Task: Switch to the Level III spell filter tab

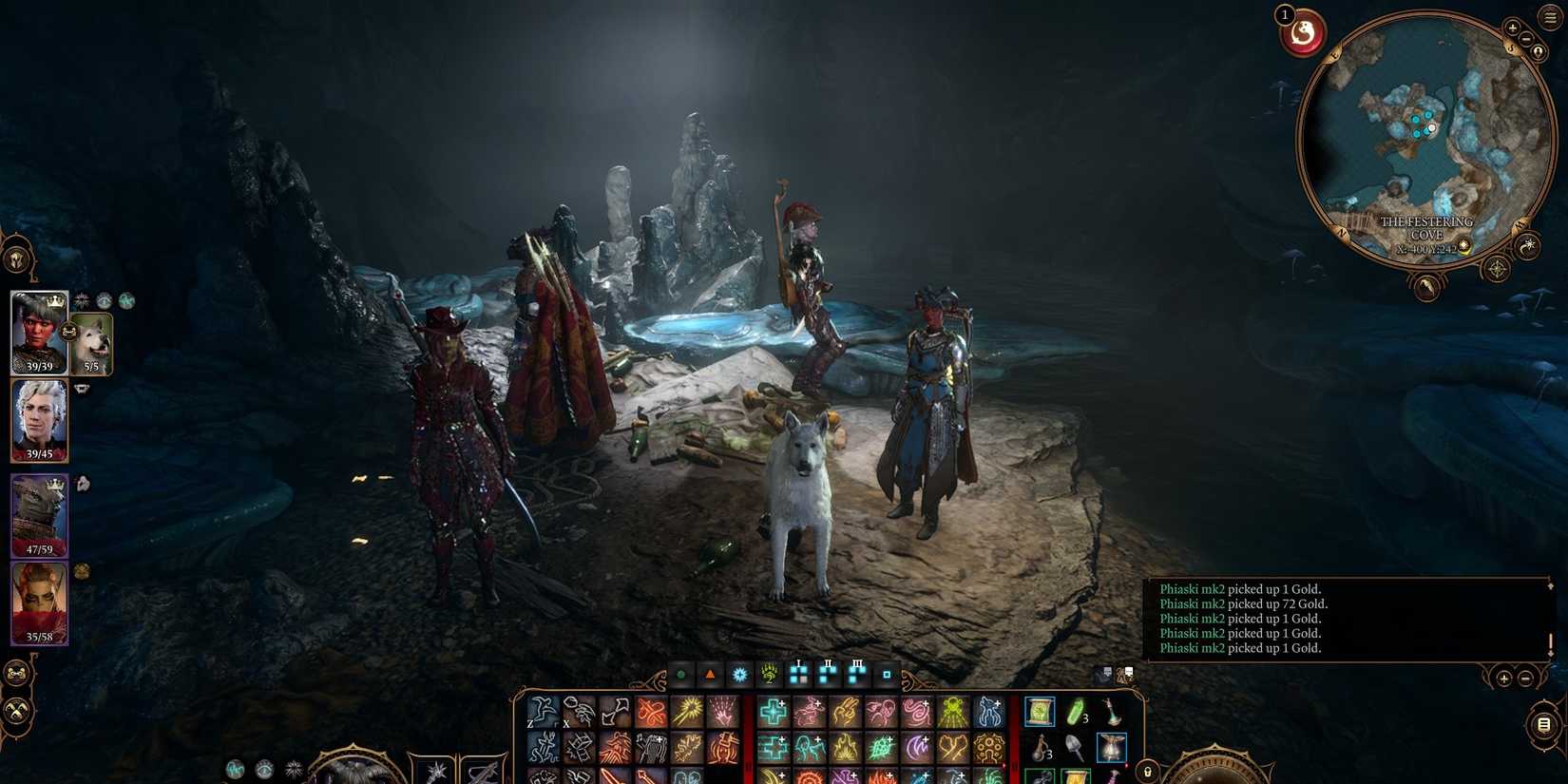Action: [856, 676]
